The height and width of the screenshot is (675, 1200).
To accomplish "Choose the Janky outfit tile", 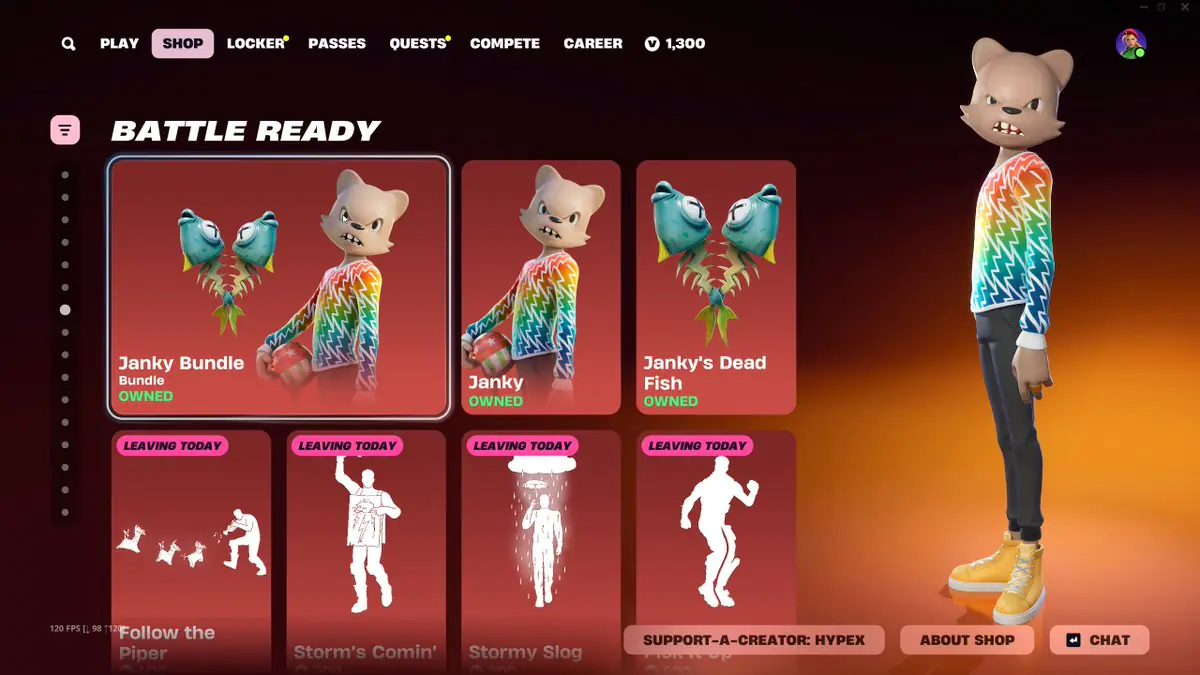I will (x=541, y=287).
